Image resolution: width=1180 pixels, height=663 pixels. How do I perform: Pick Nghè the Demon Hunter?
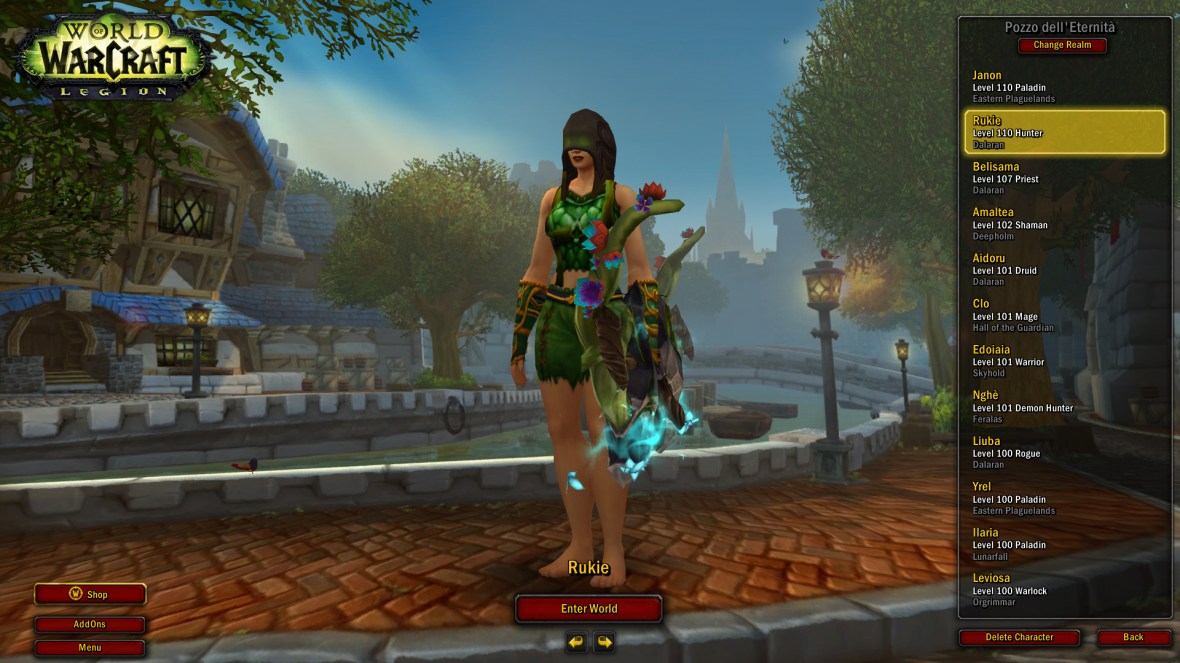point(1064,407)
